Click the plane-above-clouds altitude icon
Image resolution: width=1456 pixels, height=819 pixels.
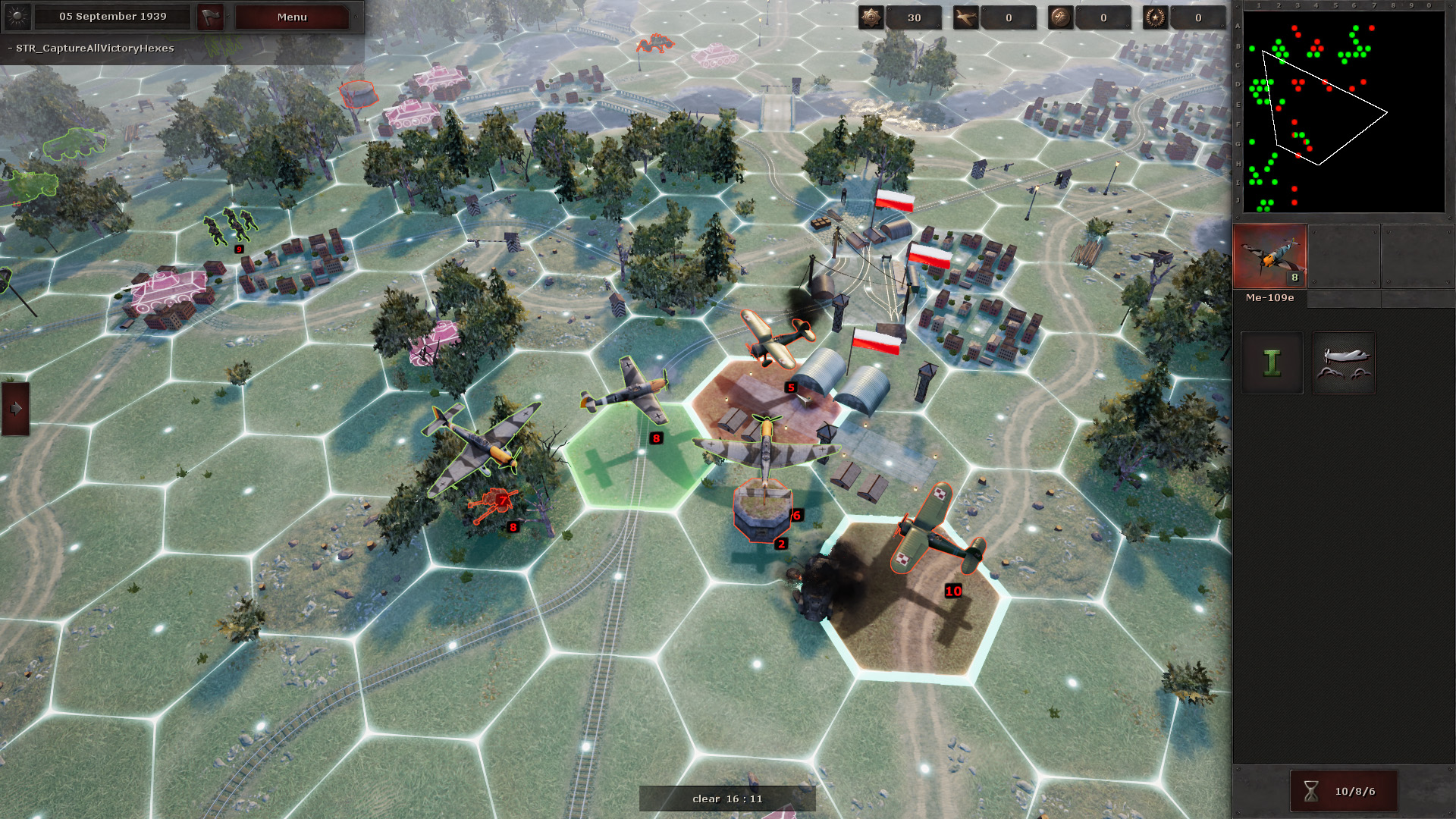click(x=1343, y=362)
